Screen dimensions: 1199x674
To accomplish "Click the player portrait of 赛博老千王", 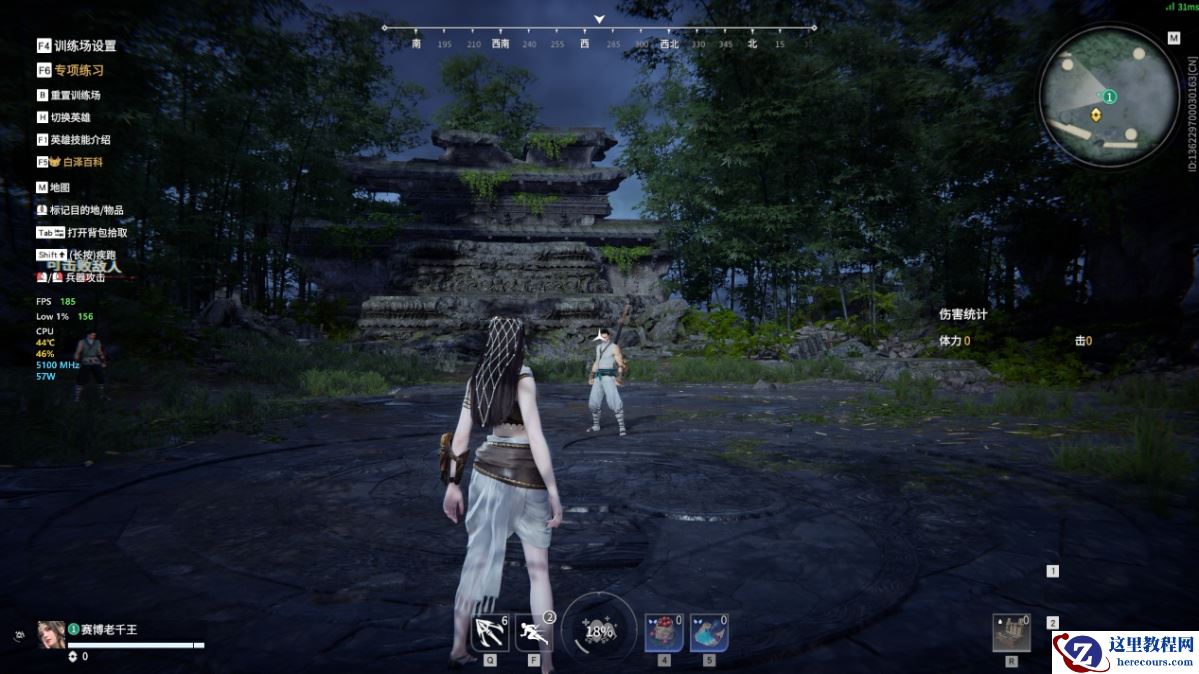I will coord(51,635).
